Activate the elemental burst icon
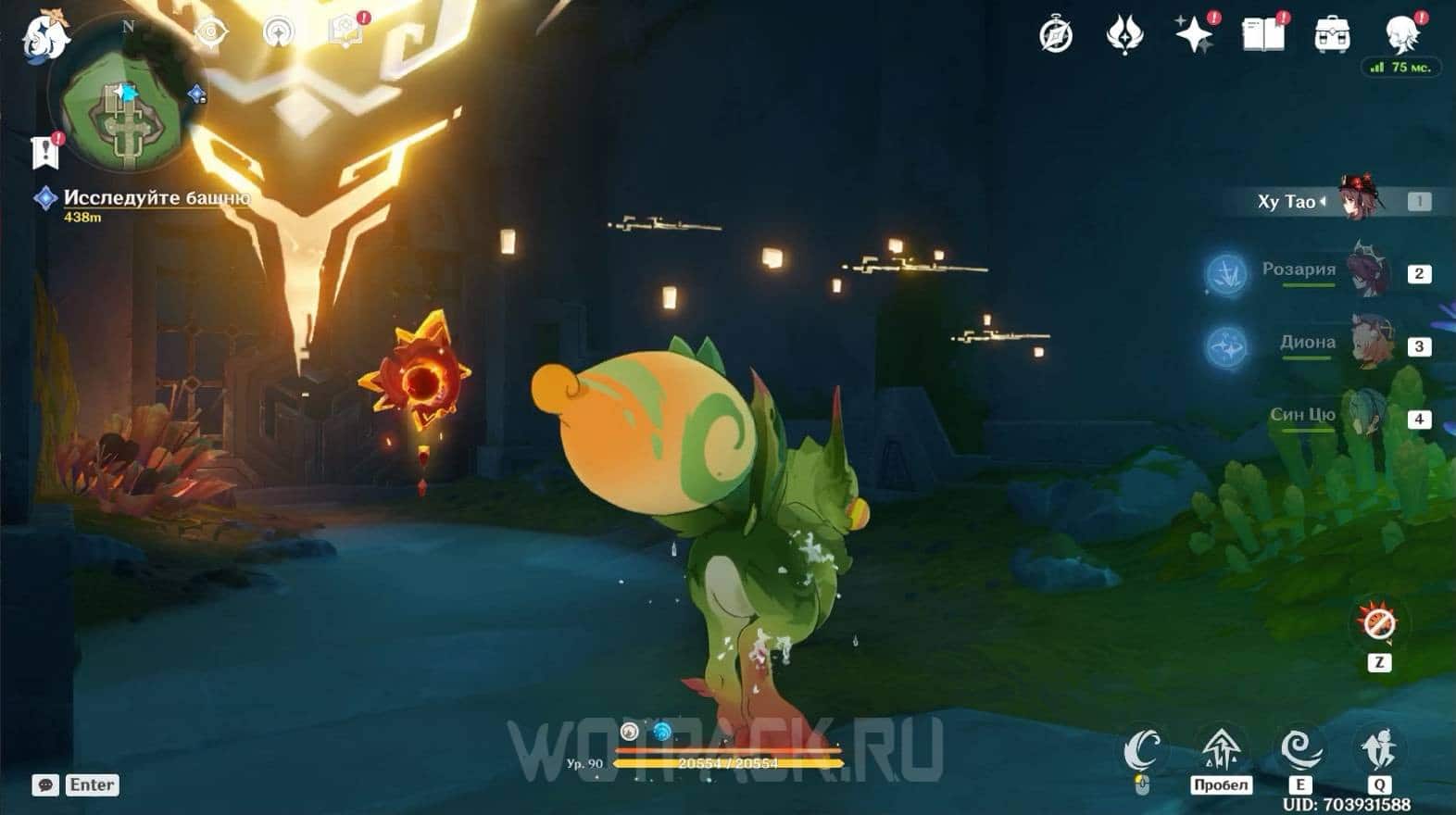 (1378, 748)
